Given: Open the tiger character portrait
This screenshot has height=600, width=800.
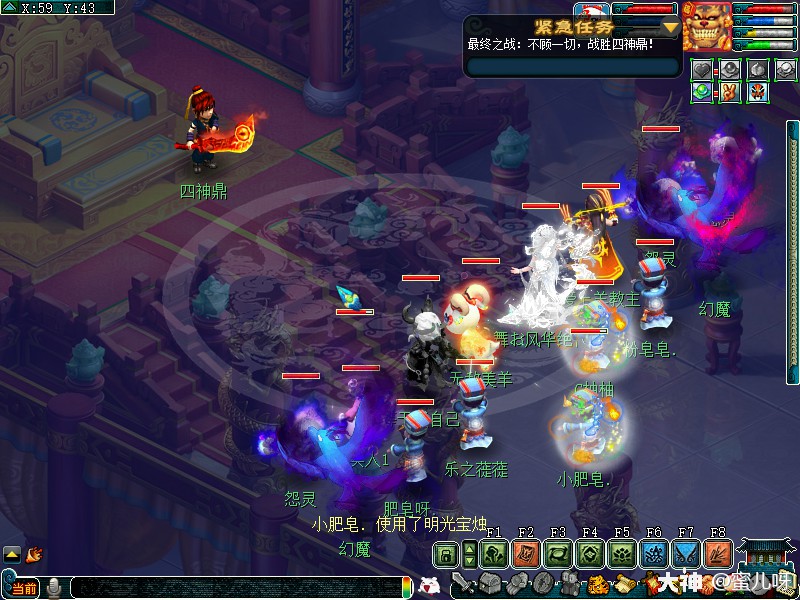Looking at the screenshot, I should point(706,26).
